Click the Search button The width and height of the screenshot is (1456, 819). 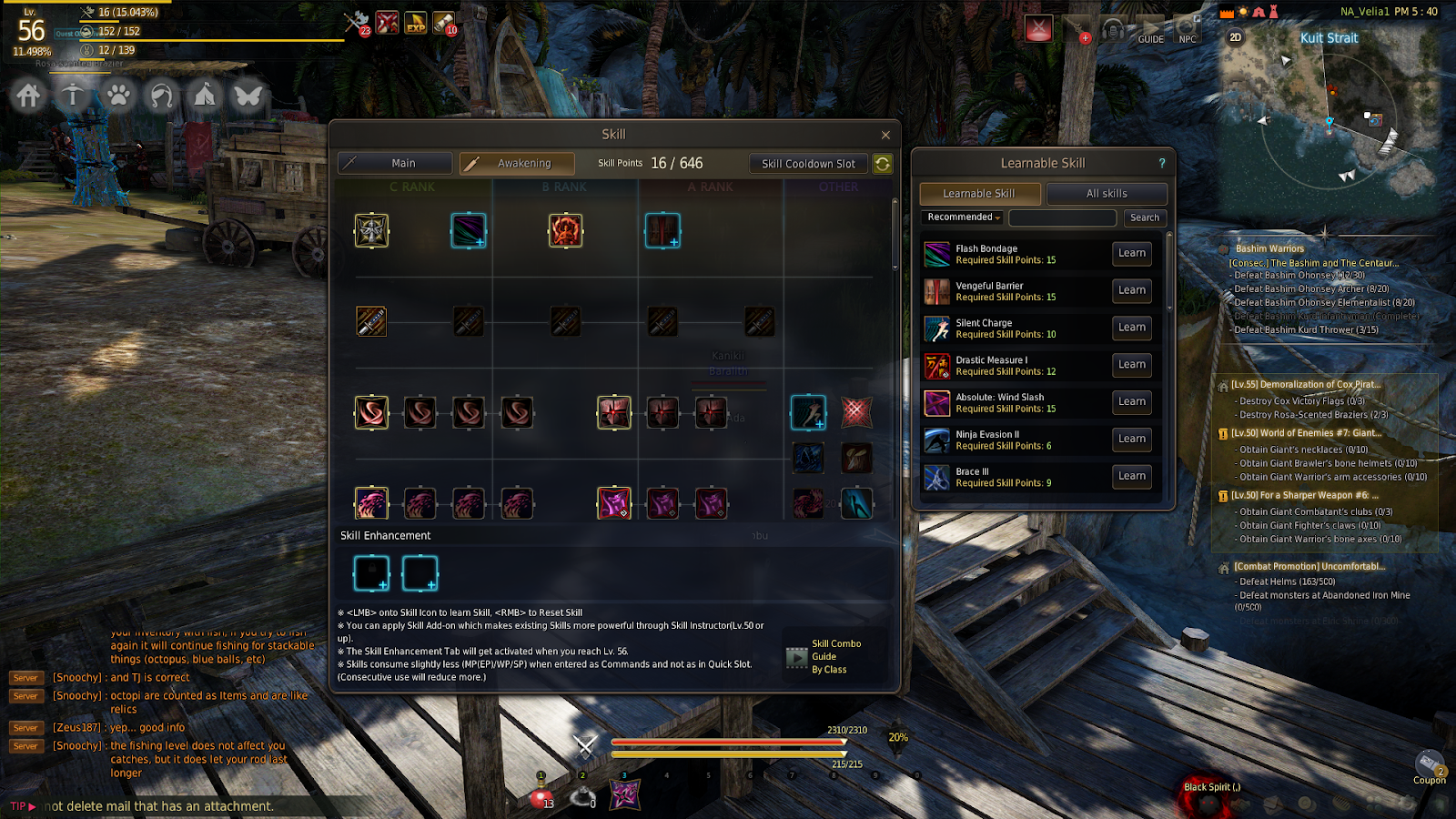(x=1145, y=217)
